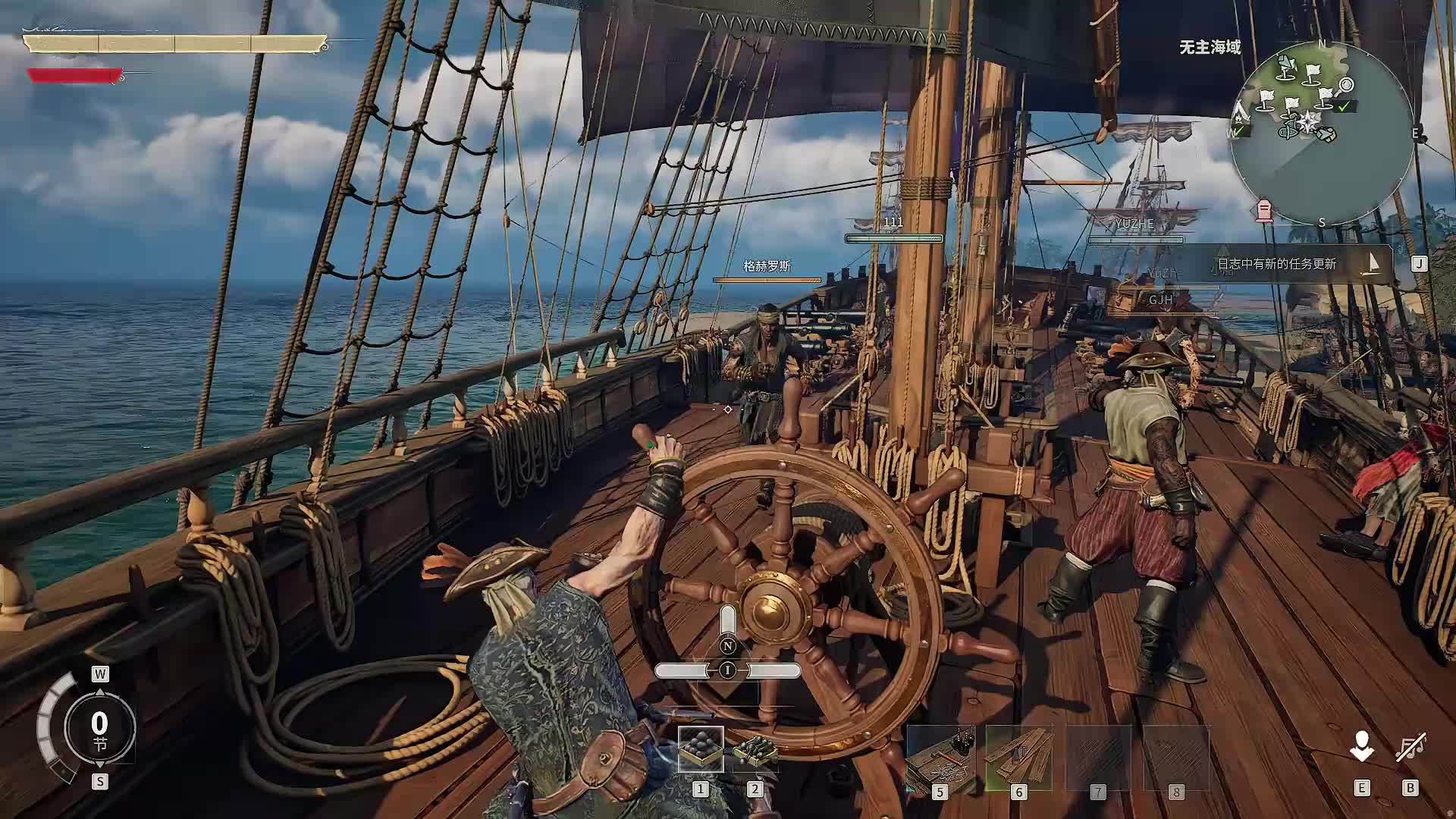Choose the wooden planks item slot
This screenshot has width=1456, height=819.
click(x=1018, y=758)
